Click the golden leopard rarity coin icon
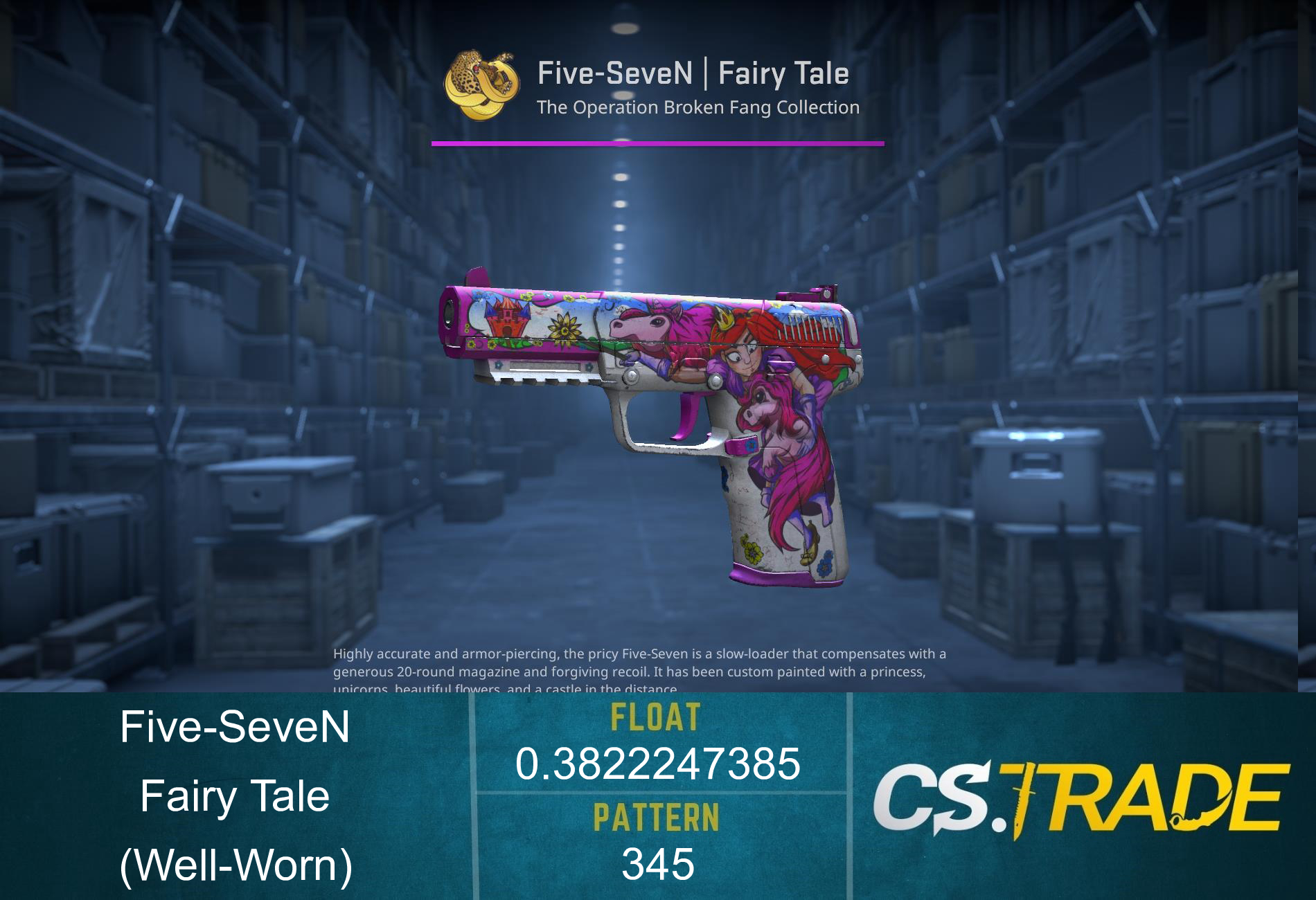The image size is (1316, 900). (480, 86)
